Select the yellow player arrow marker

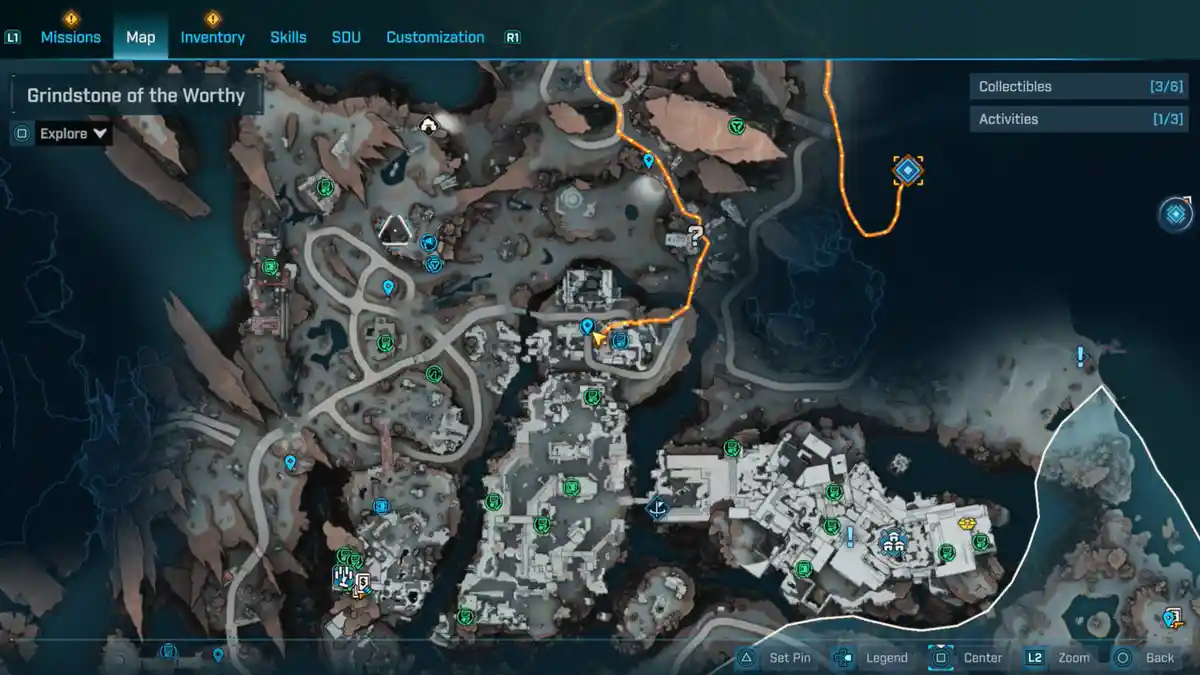click(600, 340)
